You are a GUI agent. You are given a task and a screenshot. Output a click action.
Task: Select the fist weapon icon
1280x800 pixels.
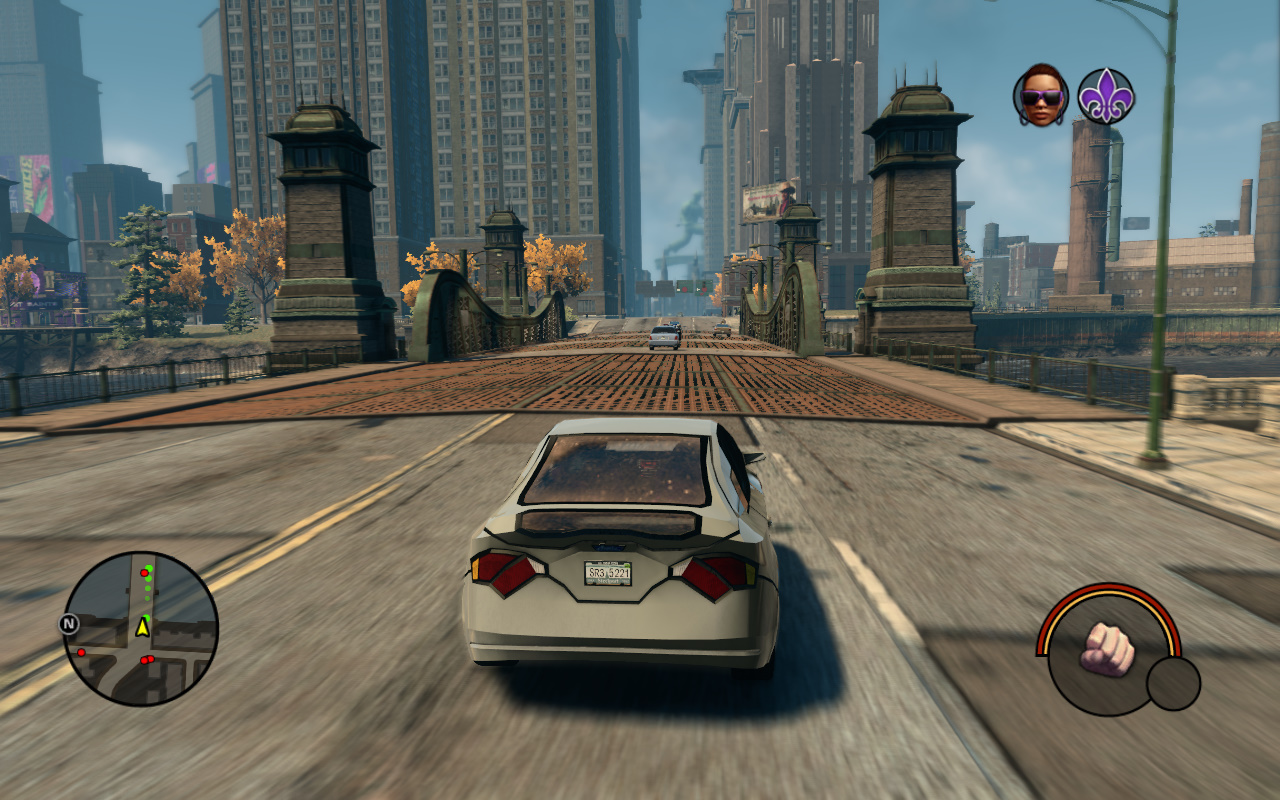pyautogui.click(x=1107, y=648)
